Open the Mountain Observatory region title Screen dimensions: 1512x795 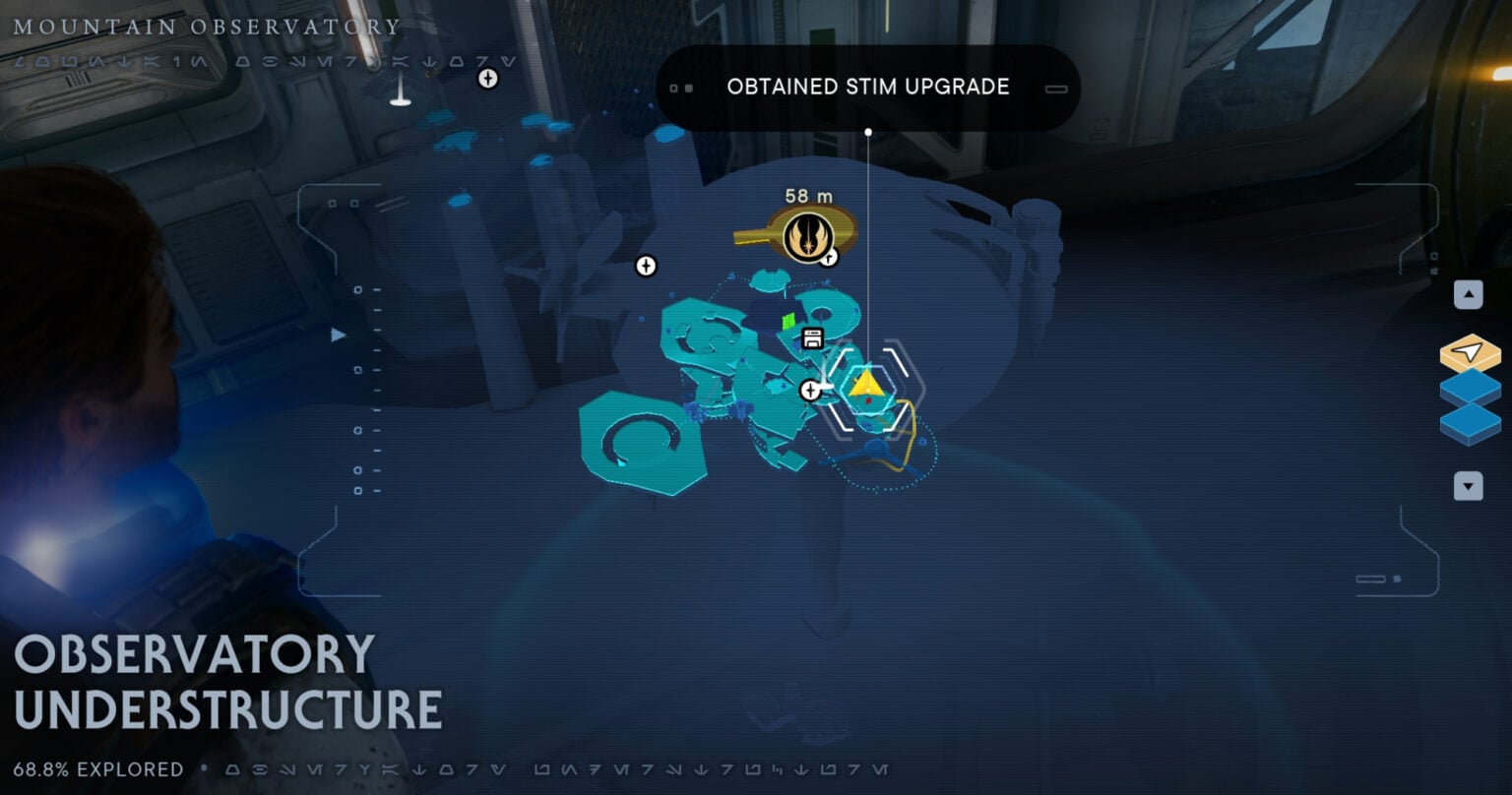(207, 27)
